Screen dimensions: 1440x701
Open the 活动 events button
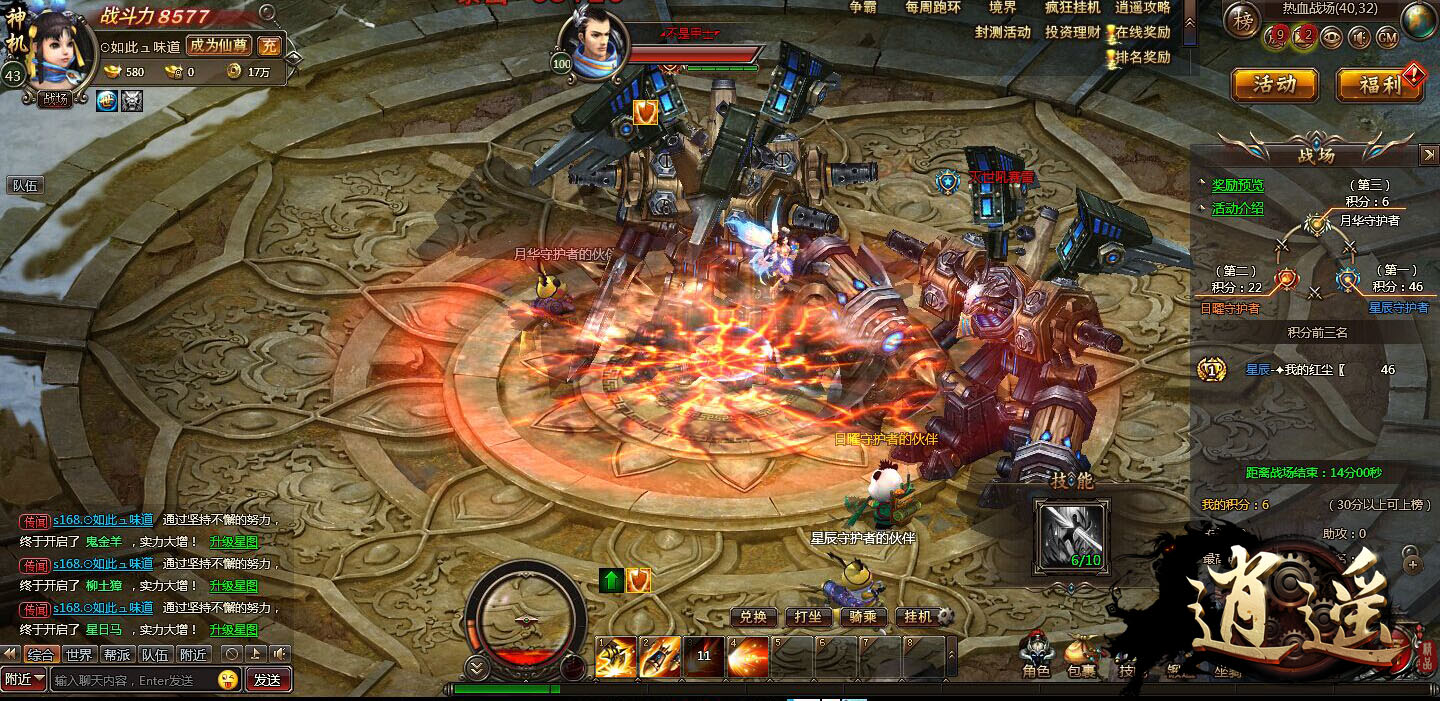tap(1274, 85)
